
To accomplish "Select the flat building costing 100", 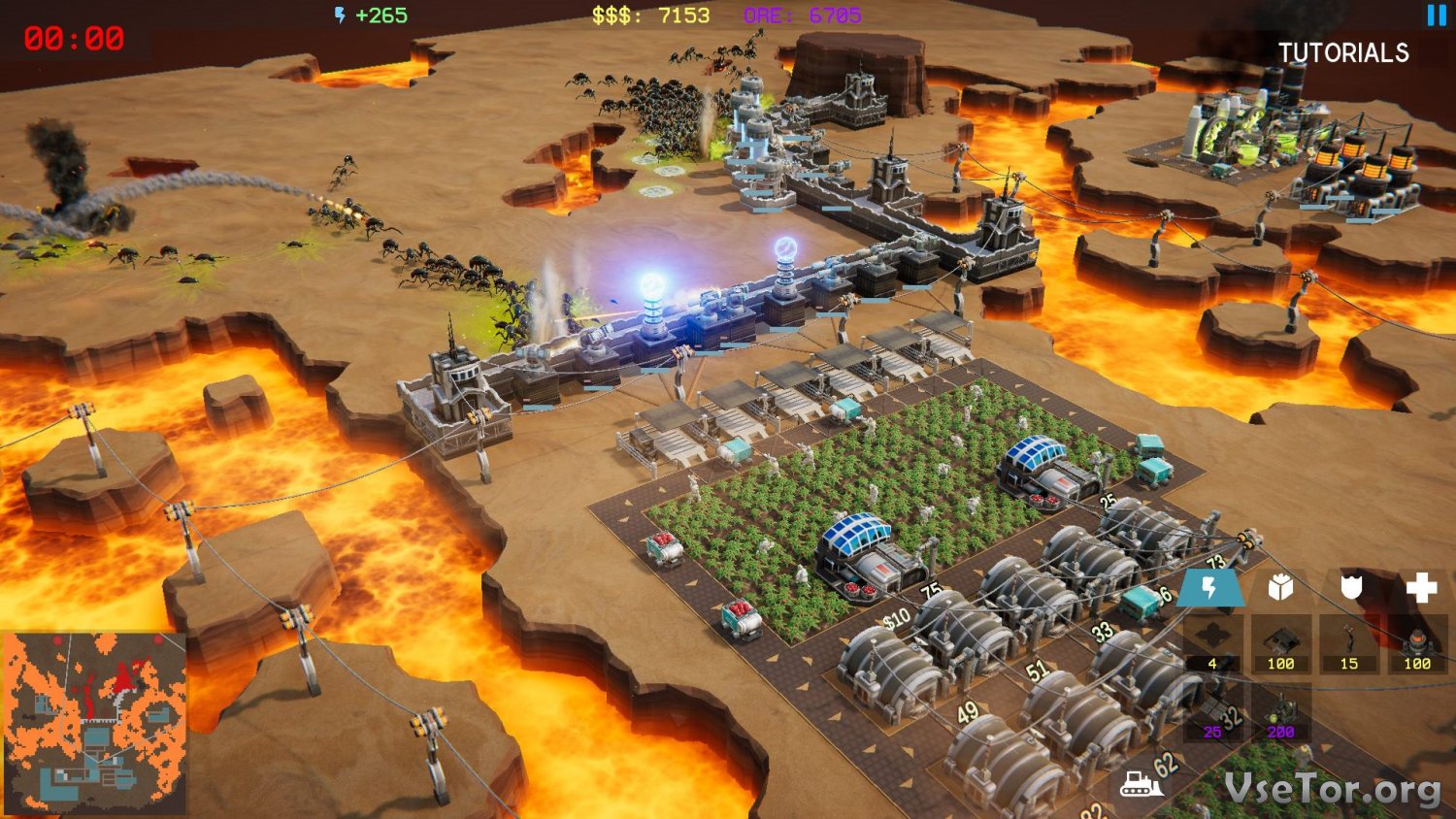I will [x=1280, y=643].
